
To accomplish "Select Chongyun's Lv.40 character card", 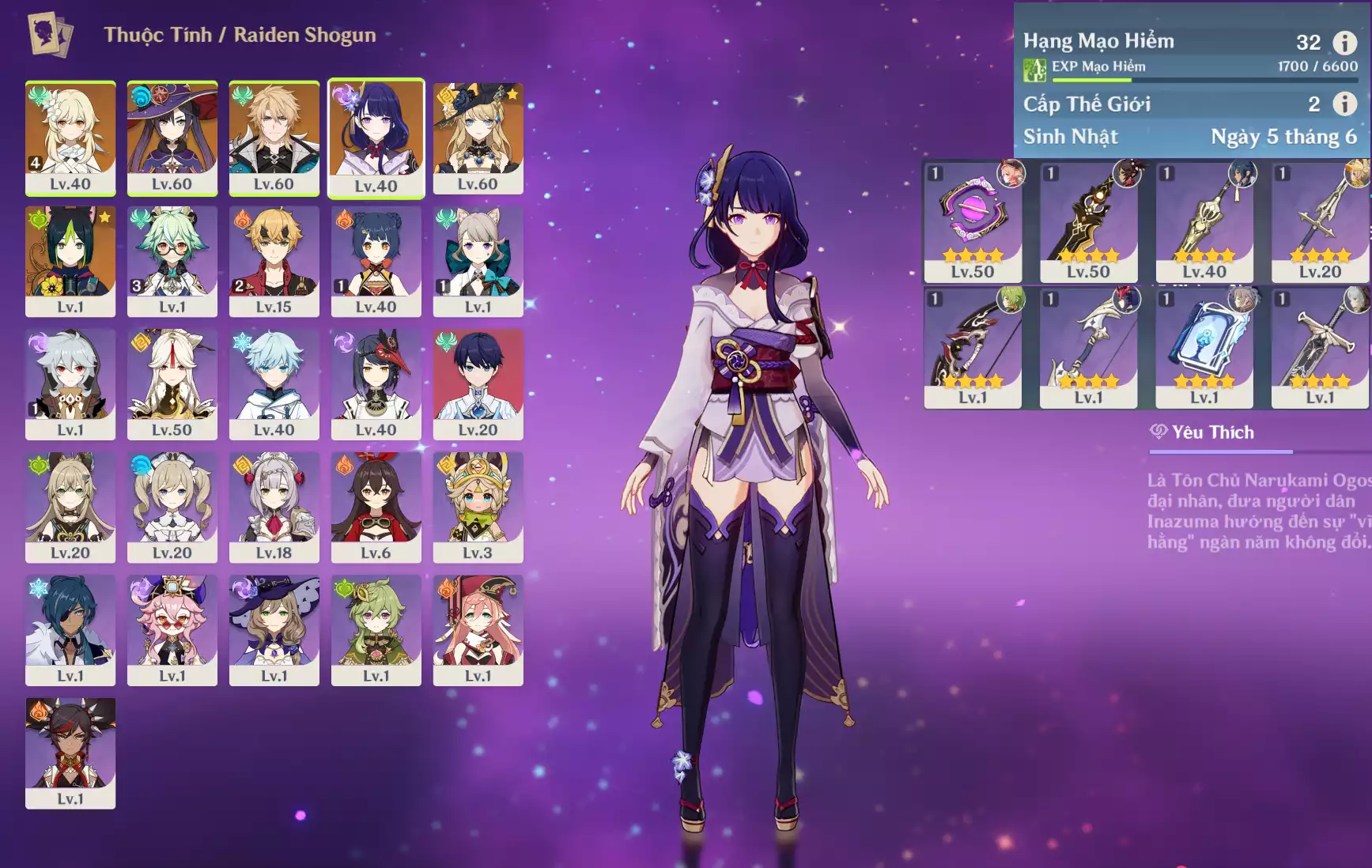I will coord(274,384).
